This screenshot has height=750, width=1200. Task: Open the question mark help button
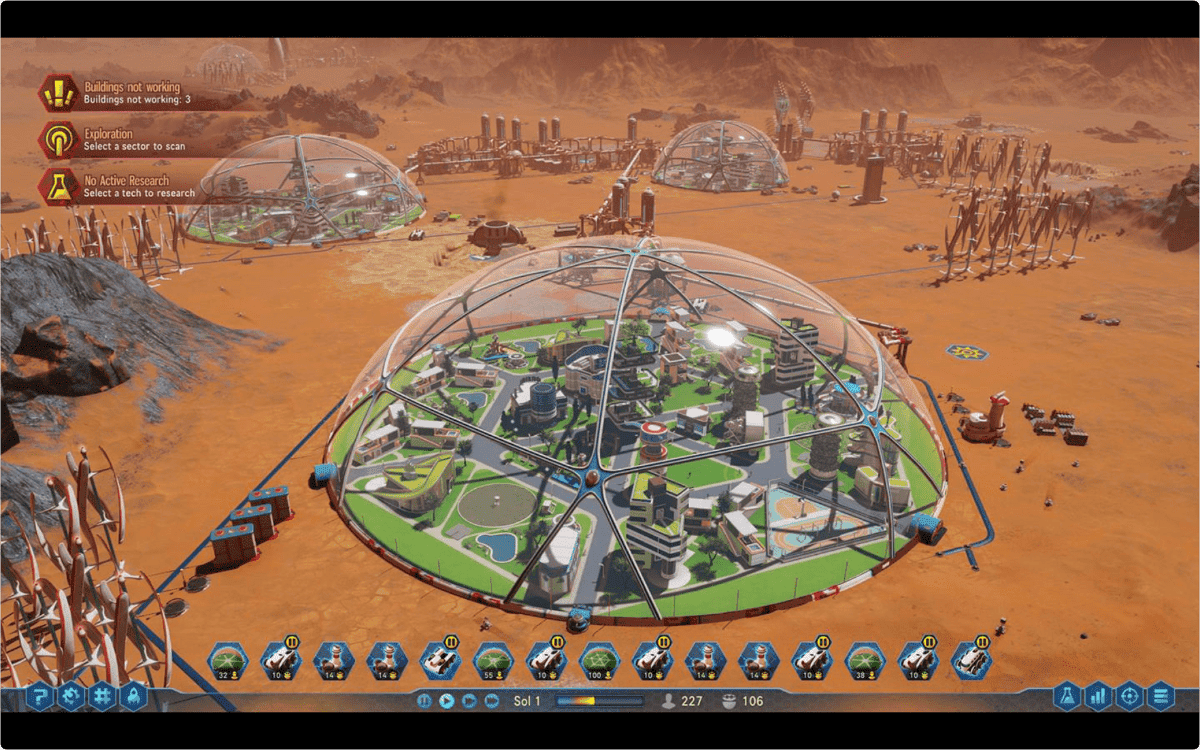40,695
